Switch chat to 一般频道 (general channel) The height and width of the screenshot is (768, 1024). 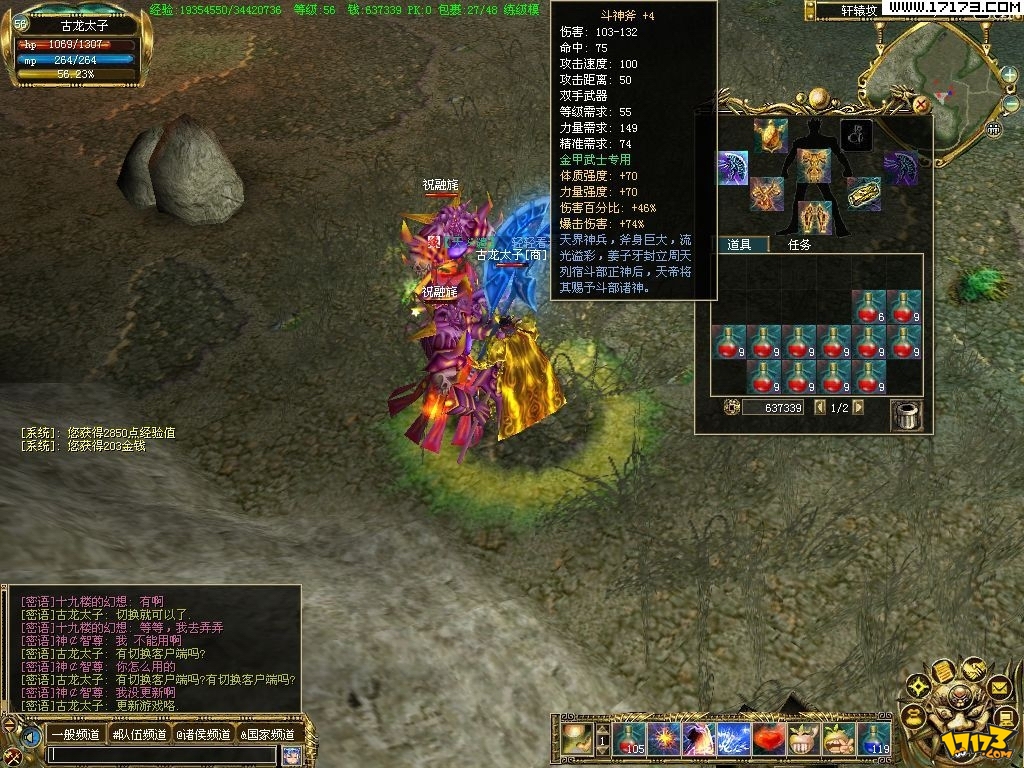pos(75,735)
